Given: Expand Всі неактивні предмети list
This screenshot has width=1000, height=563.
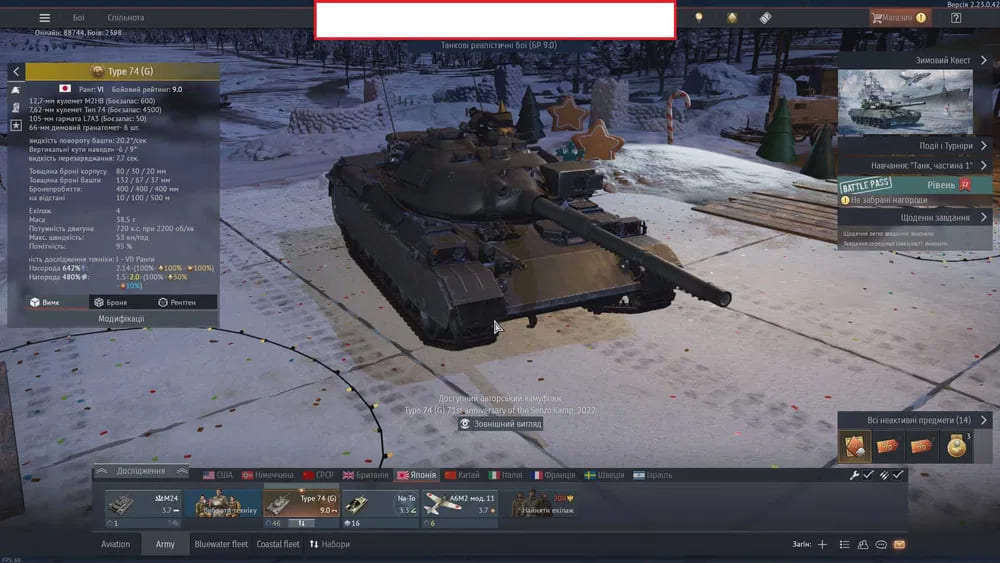Looking at the screenshot, I should (x=914, y=420).
